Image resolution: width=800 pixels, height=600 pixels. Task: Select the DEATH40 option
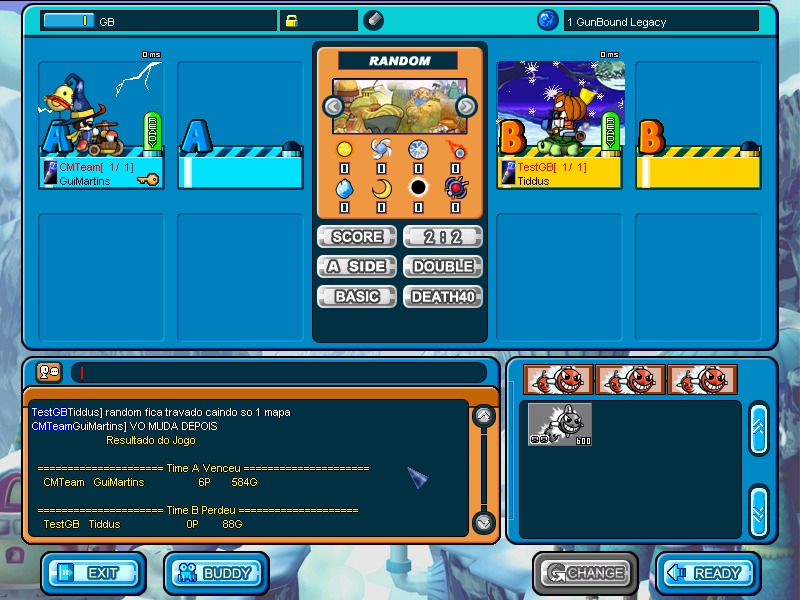pos(442,297)
